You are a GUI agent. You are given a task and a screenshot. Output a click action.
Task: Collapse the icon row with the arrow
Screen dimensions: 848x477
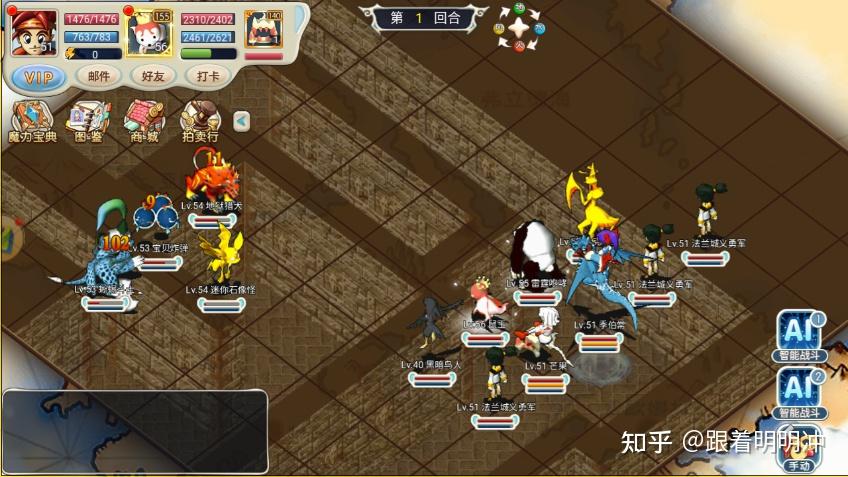(241, 121)
